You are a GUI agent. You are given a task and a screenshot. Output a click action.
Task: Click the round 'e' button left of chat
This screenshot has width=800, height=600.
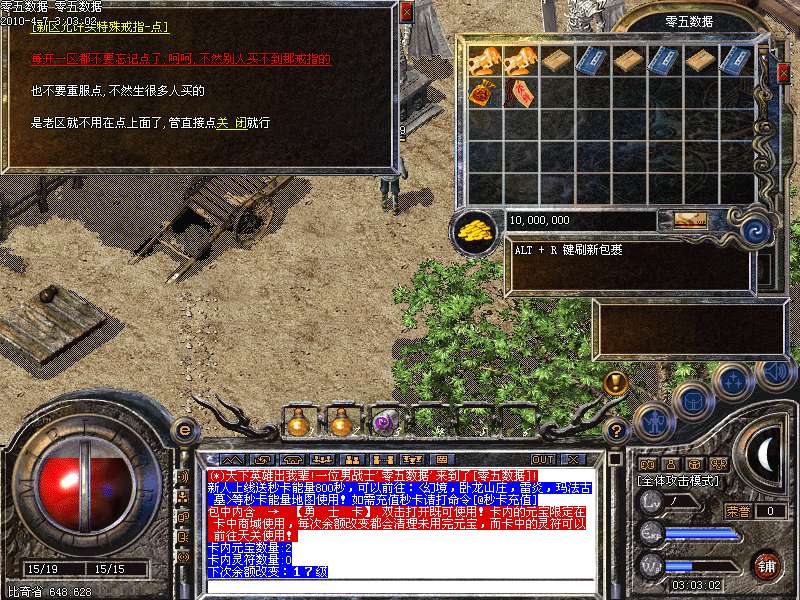183,430
